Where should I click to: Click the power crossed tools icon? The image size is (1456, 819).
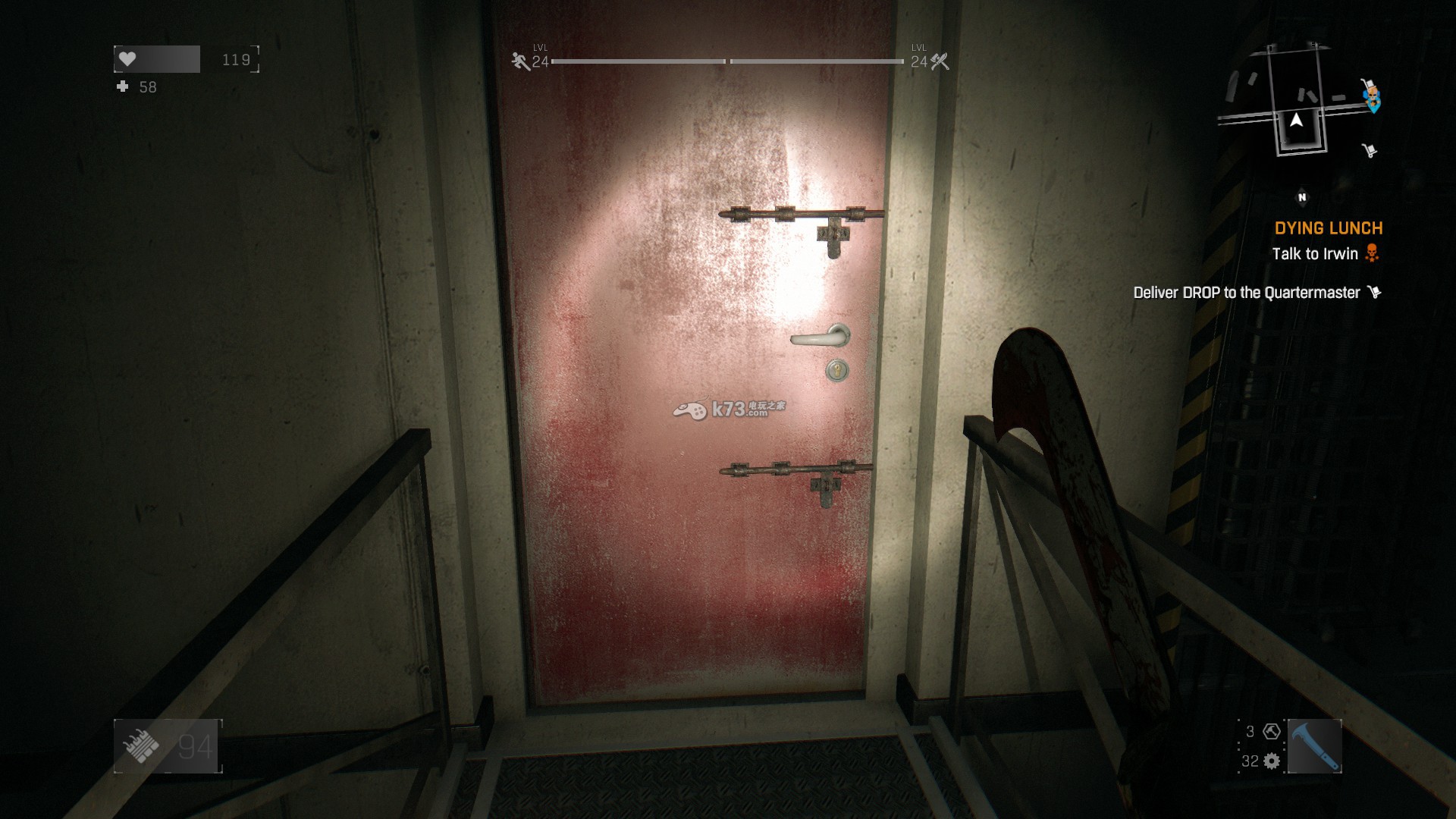click(x=940, y=61)
